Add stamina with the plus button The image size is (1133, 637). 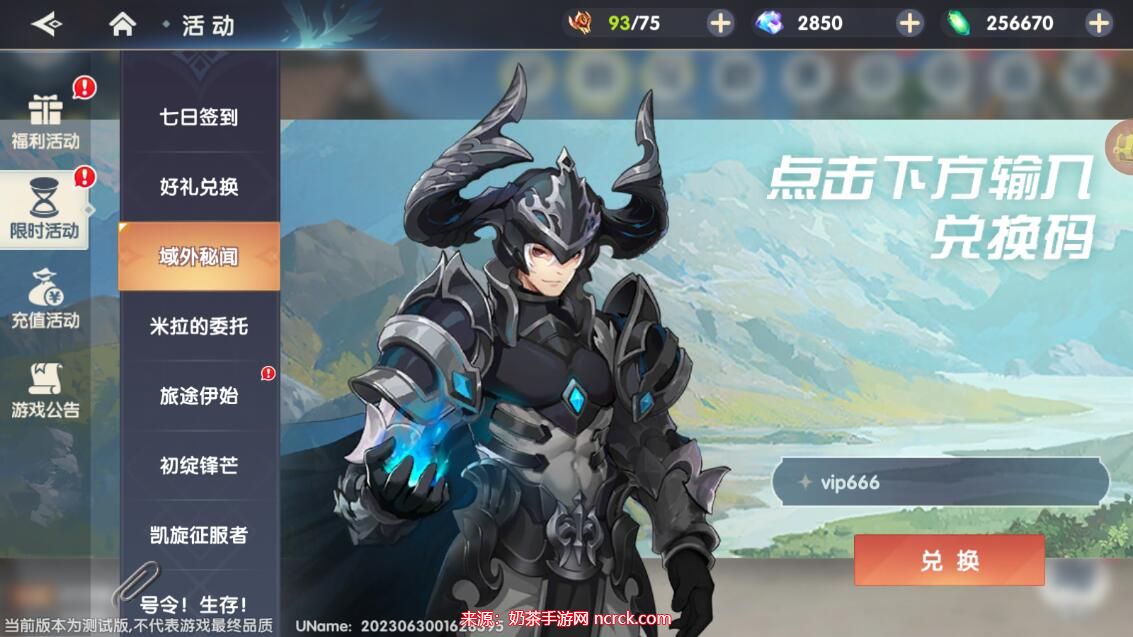click(x=720, y=23)
